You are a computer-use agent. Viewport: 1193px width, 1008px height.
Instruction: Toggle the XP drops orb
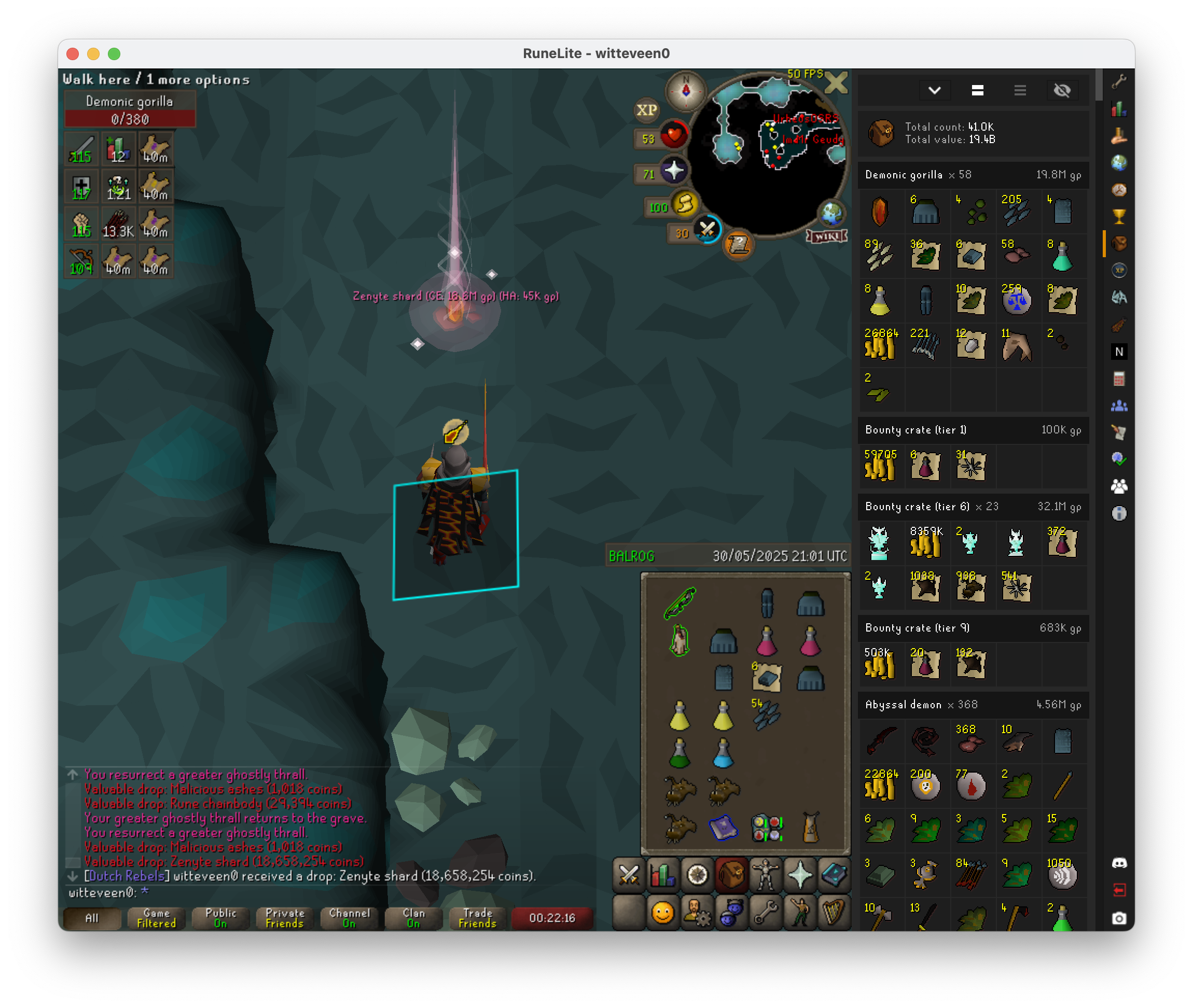[x=646, y=110]
